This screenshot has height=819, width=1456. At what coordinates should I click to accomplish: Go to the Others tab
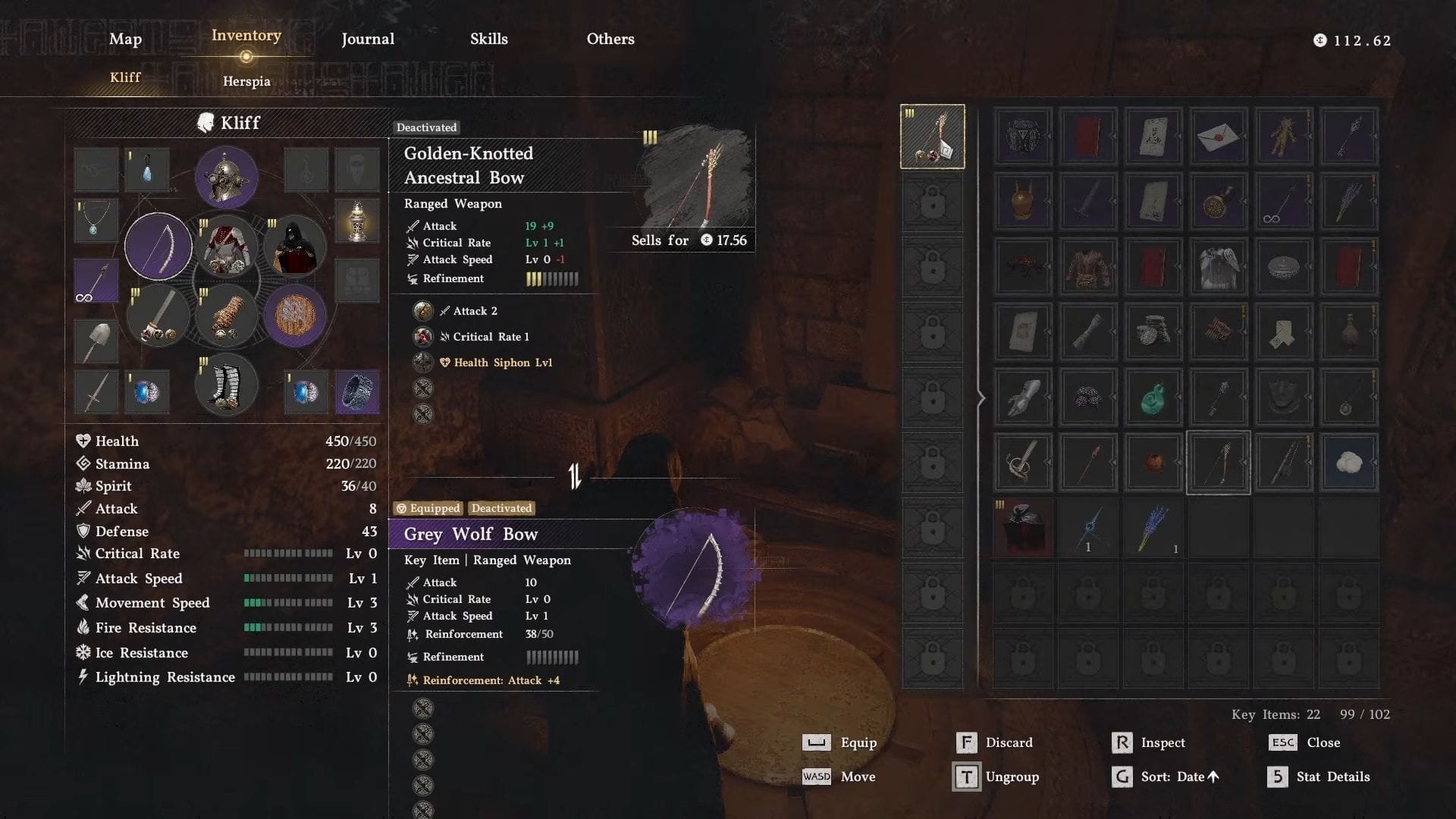(x=610, y=39)
